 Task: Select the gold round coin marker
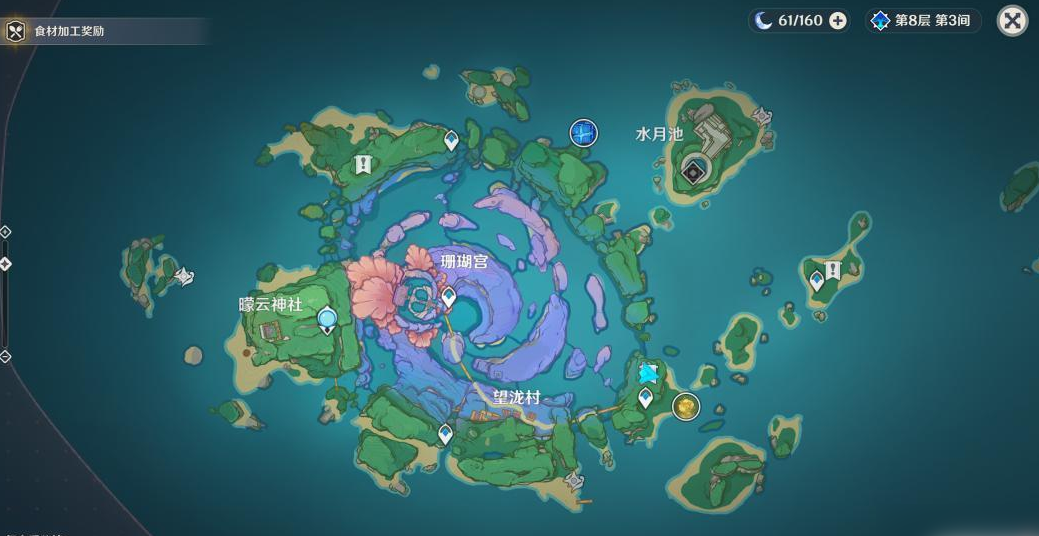point(685,406)
